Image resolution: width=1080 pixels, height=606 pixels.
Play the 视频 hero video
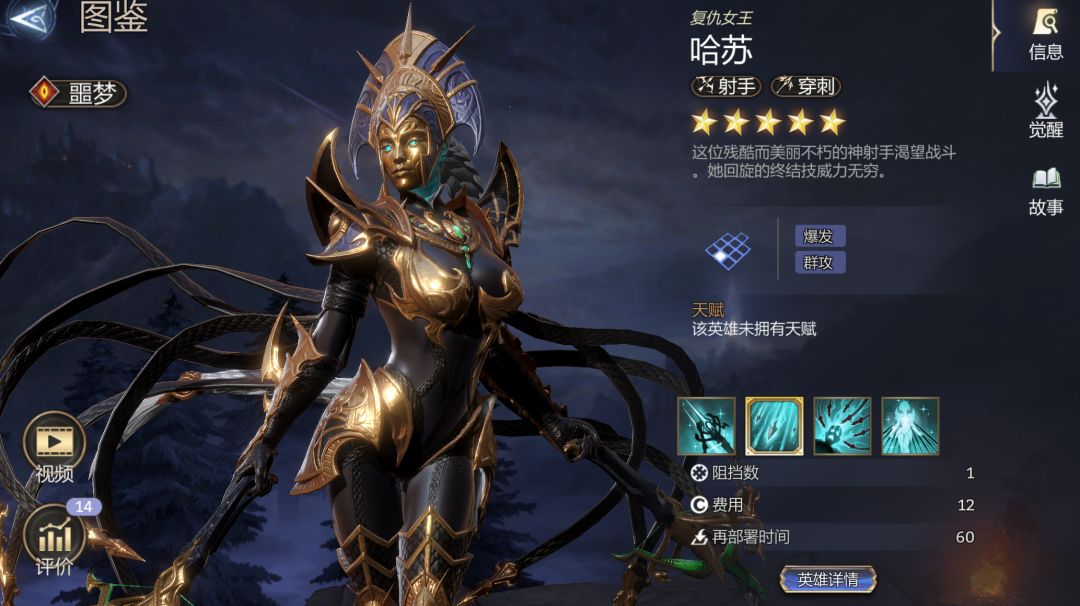click(54, 447)
